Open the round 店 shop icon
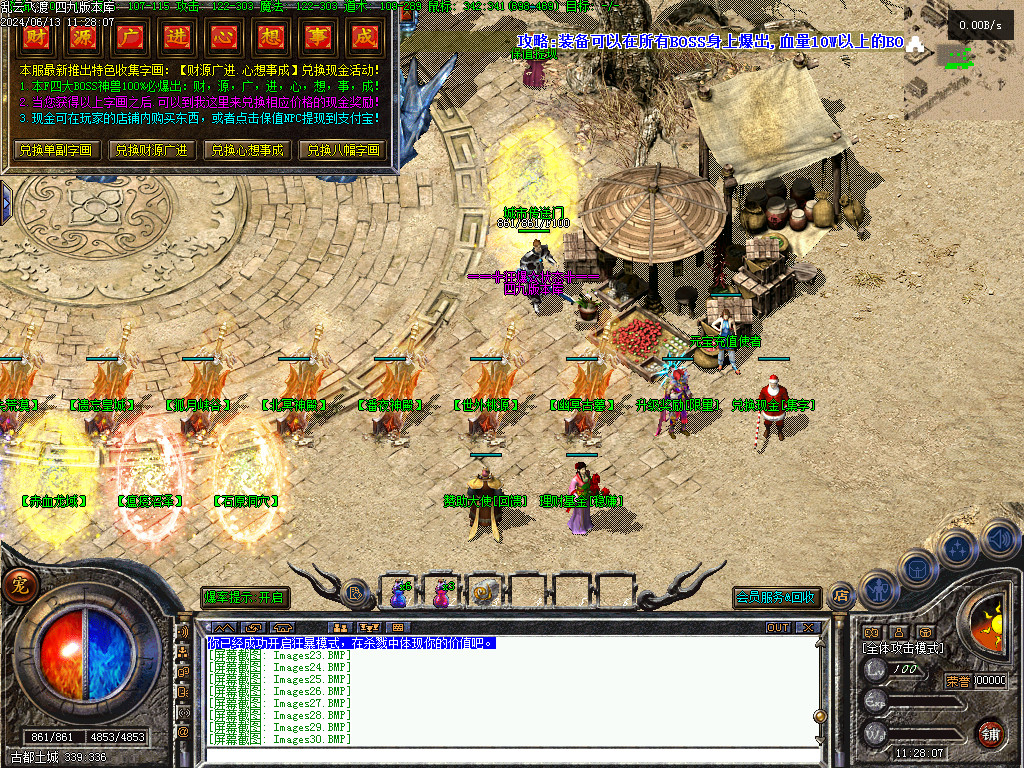 (x=841, y=596)
